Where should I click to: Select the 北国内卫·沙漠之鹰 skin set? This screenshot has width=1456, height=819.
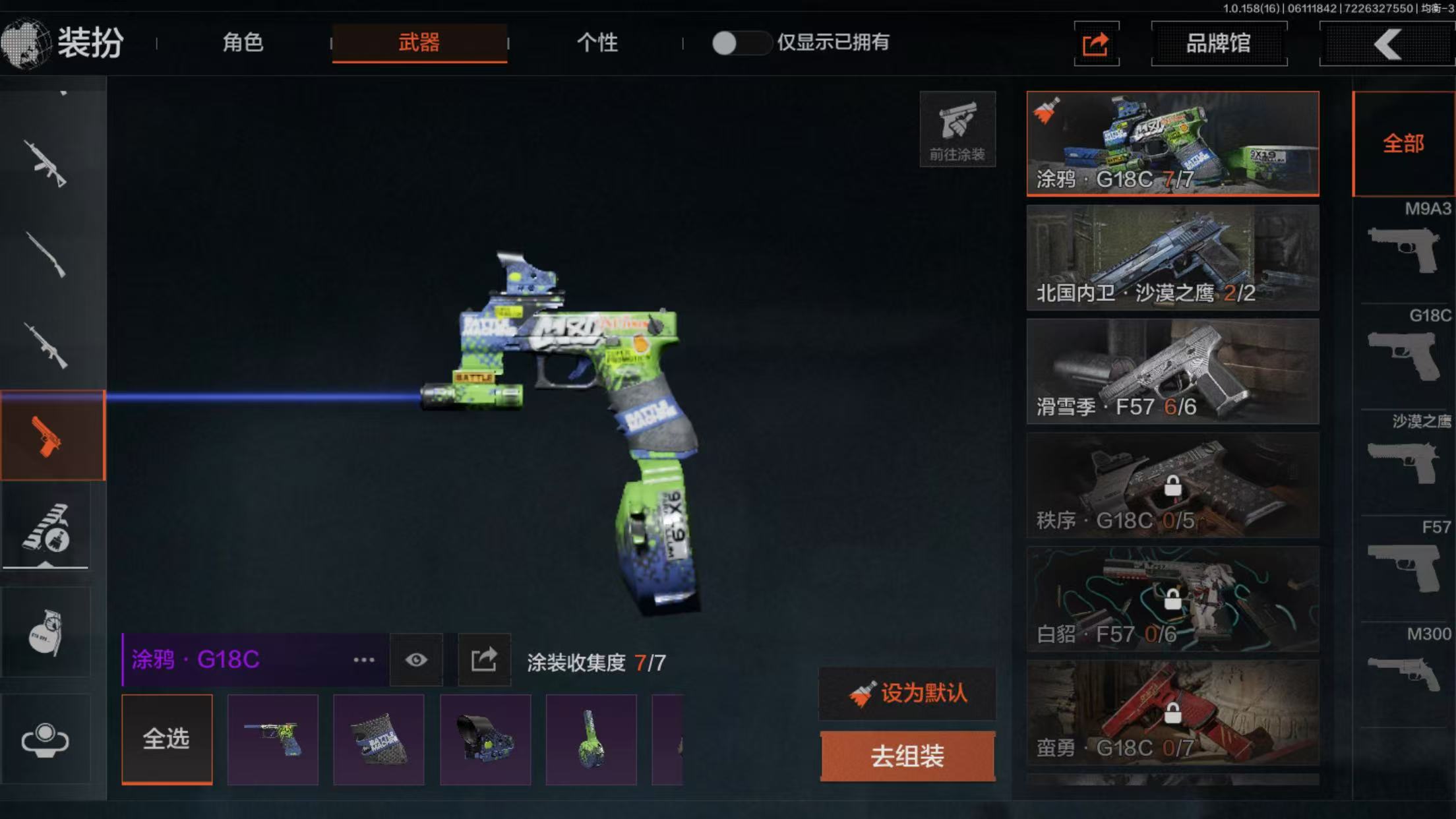pyautogui.click(x=1172, y=258)
